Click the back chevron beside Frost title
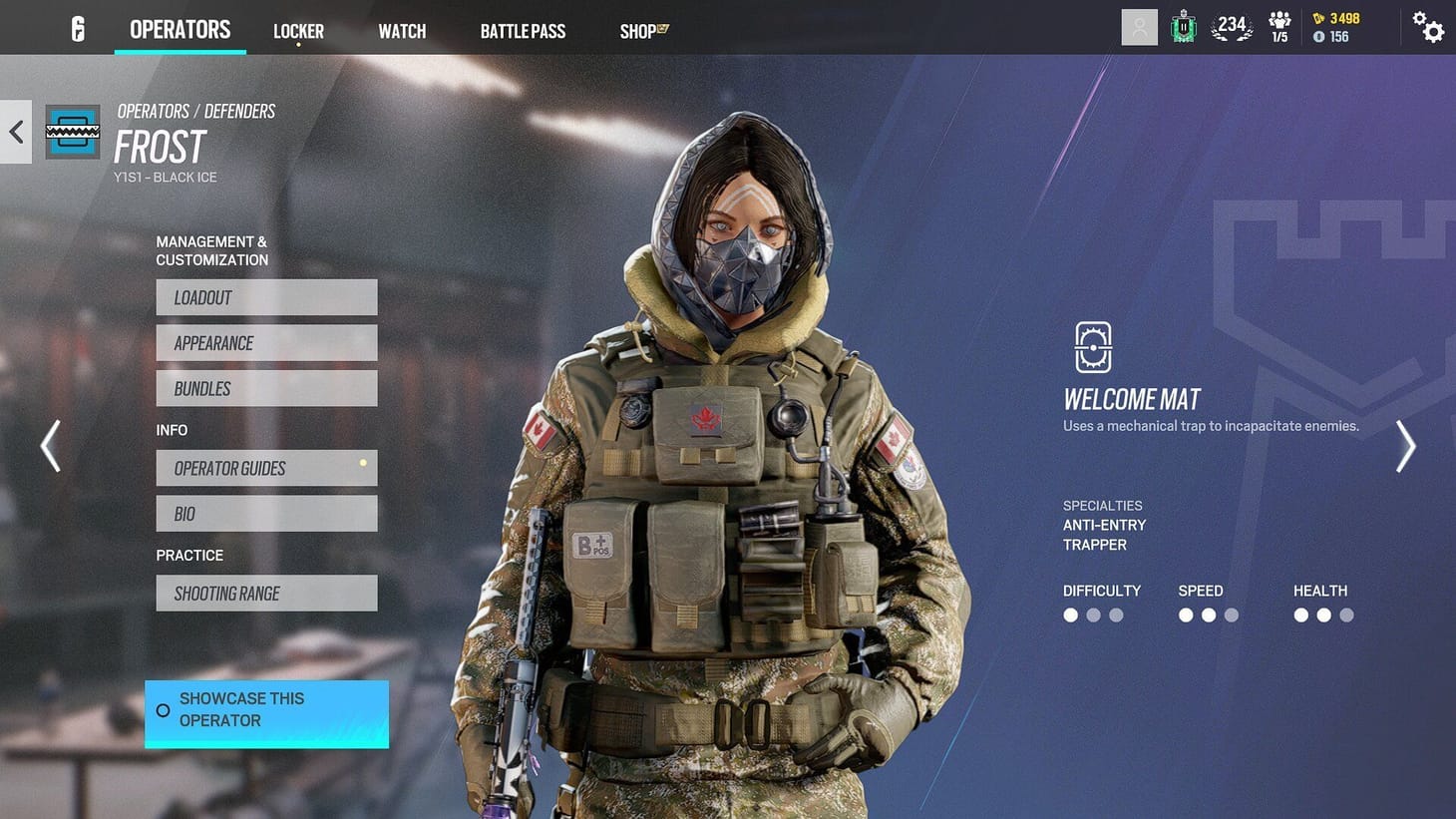This screenshot has height=819, width=1456. 15,131
